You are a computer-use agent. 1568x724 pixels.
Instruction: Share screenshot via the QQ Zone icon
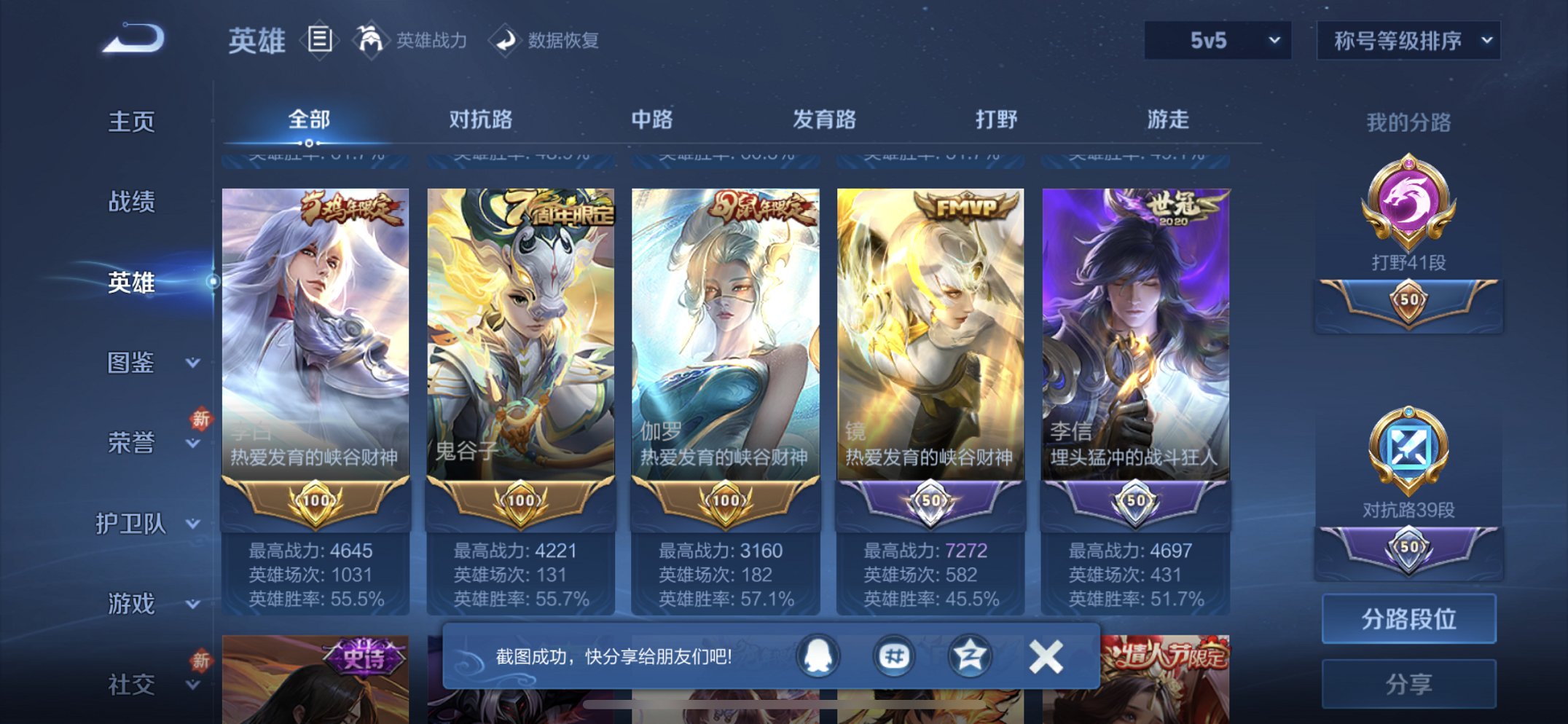pos(893,655)
